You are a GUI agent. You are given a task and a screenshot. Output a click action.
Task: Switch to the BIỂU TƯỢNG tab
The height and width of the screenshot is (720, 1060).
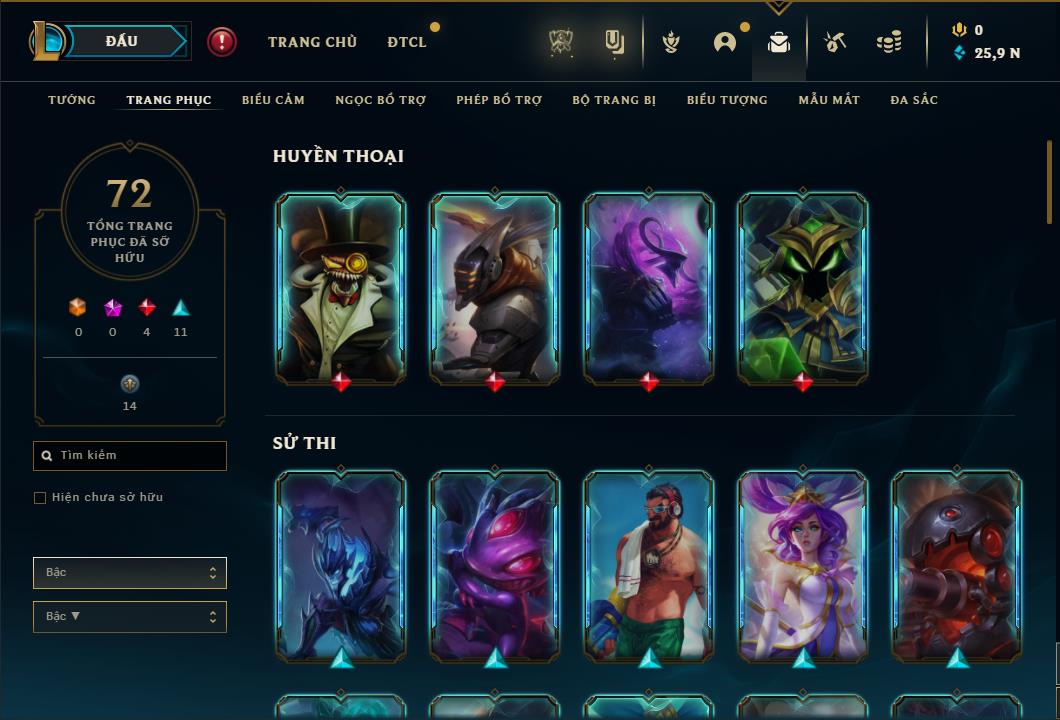[x=727, y=100]
